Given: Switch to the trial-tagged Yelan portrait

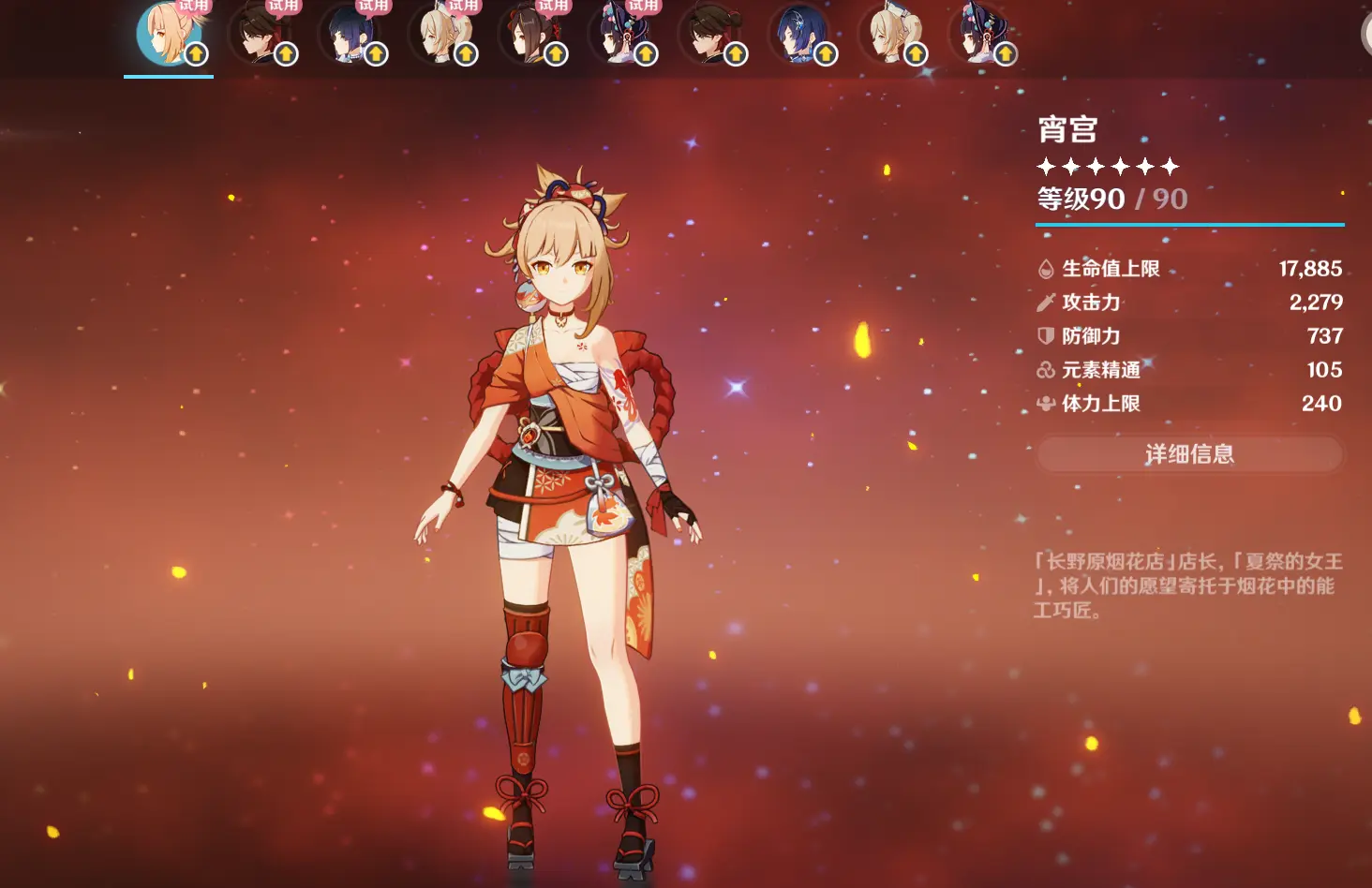Looking at the screenshot, I should (x=349, y=35).
